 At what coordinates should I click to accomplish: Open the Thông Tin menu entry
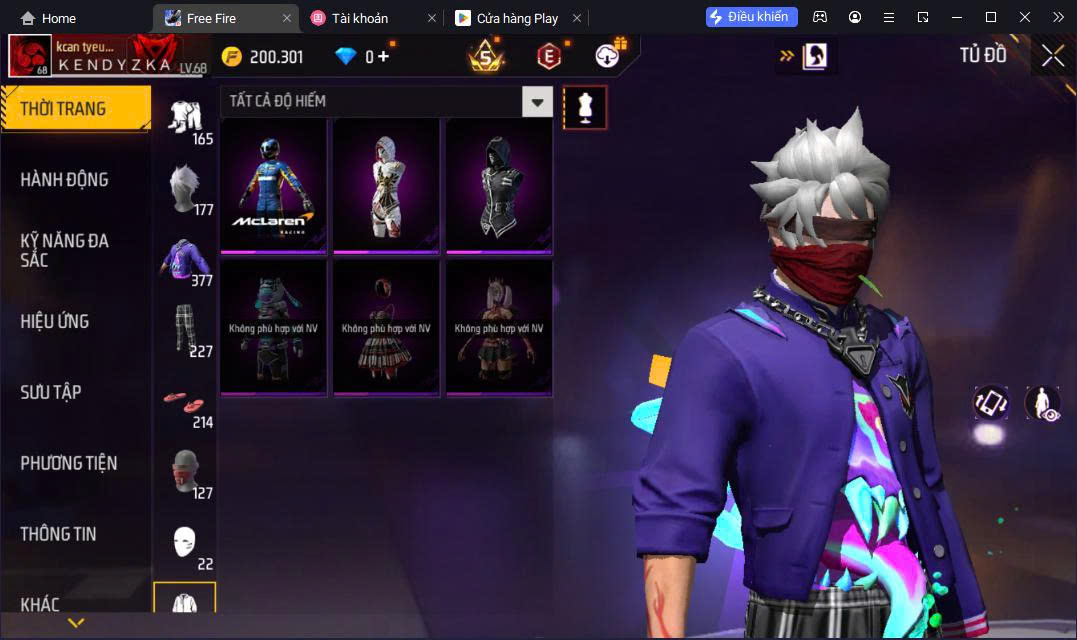tap(58, 534)
